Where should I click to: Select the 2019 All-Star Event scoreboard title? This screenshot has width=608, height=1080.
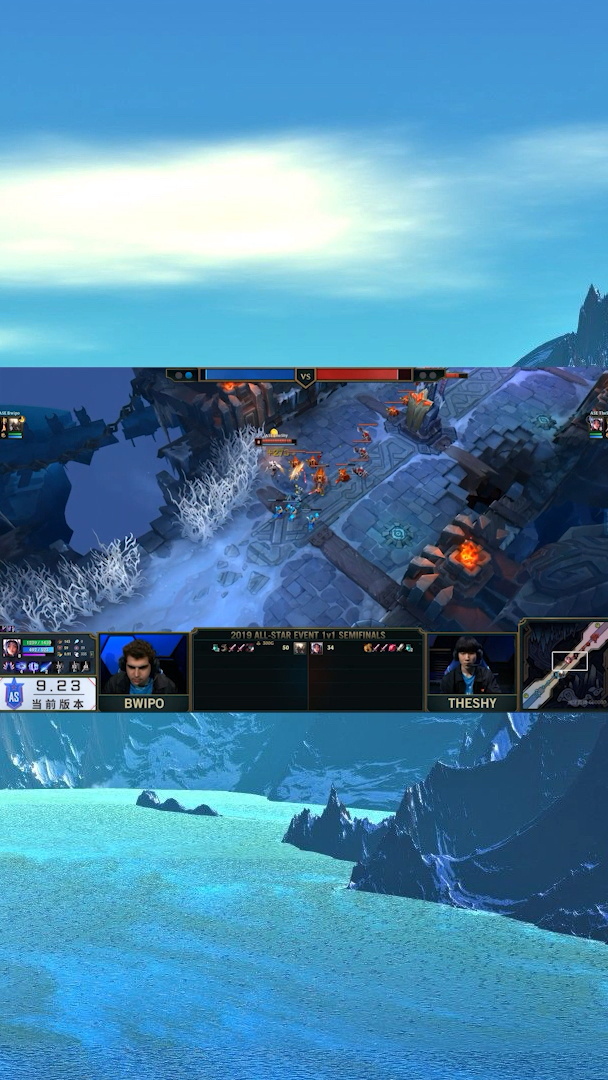point(308,635)
